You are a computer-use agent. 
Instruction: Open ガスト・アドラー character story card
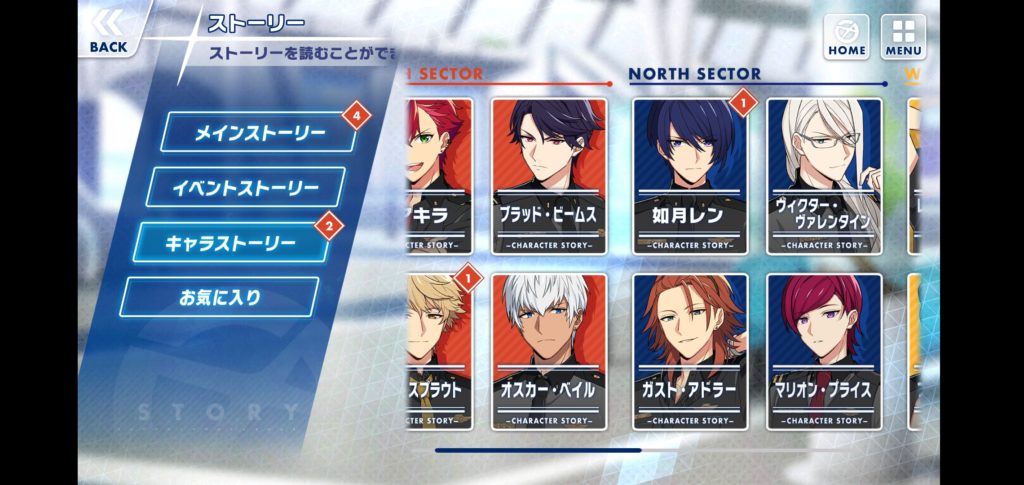pyautogui.click(x=690, y=348)
